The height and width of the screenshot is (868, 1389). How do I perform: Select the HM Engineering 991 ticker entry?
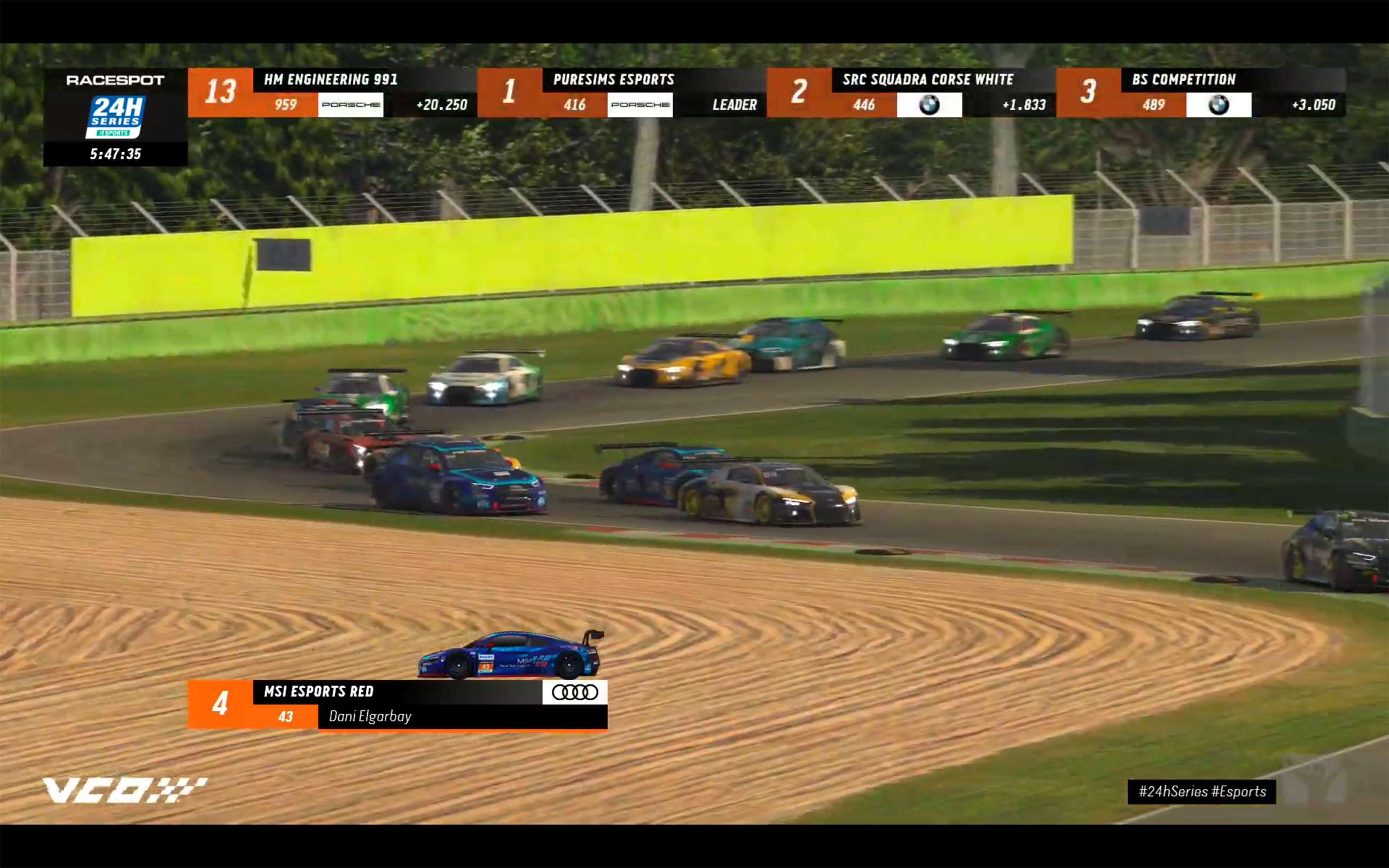pyautogui.click(x=332, y=92)
